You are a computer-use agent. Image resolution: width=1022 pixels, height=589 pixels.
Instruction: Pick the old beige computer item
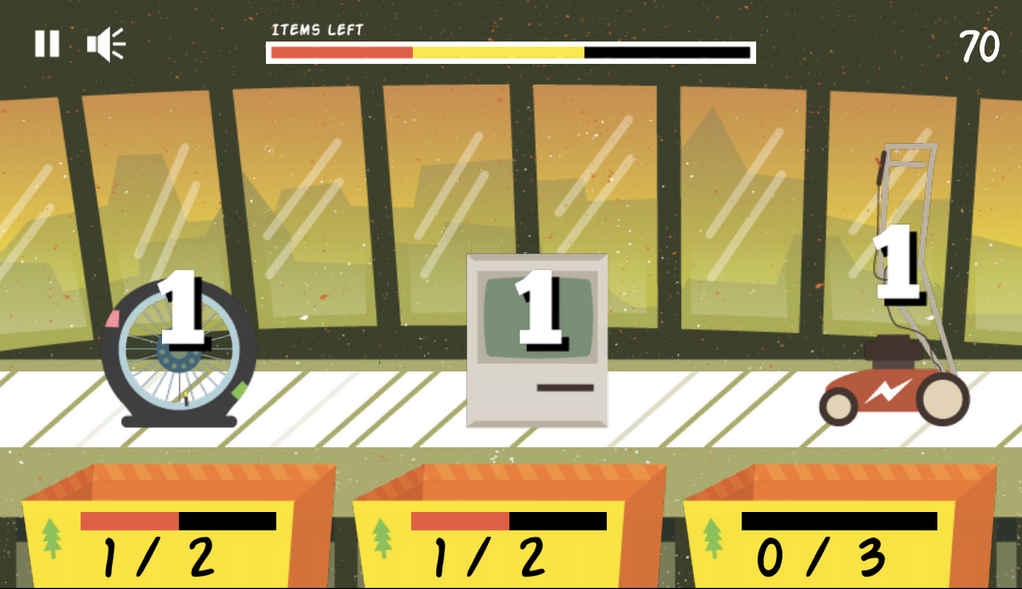[x=537, y=342]
